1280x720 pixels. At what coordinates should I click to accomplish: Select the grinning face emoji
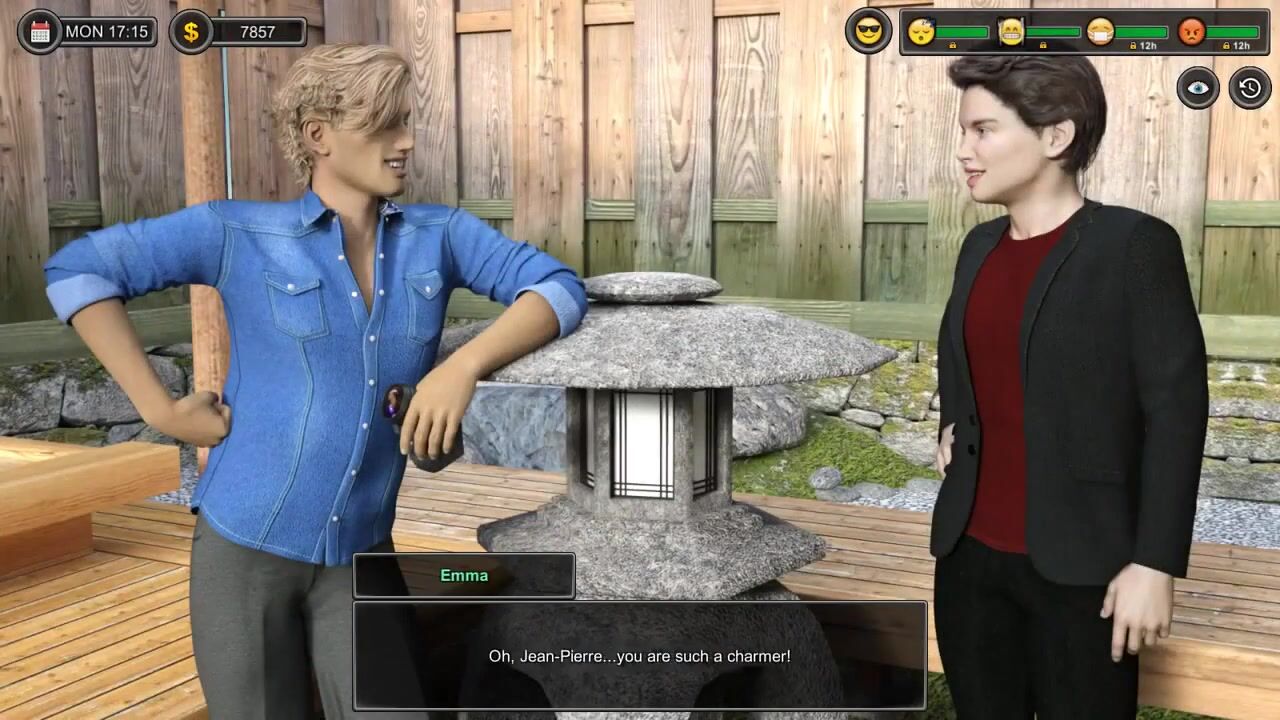point(1012,32)
